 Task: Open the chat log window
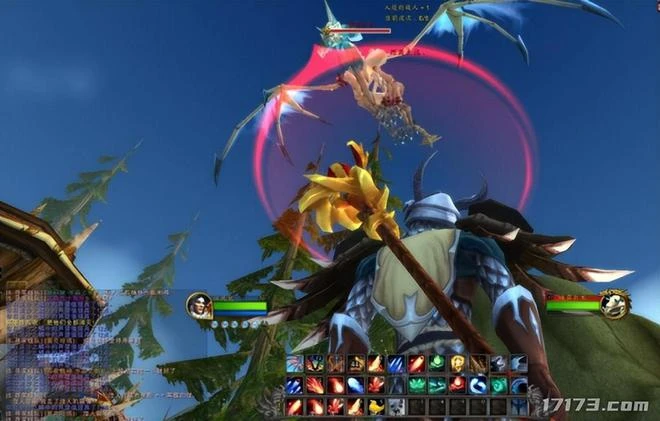coord(50,345)
